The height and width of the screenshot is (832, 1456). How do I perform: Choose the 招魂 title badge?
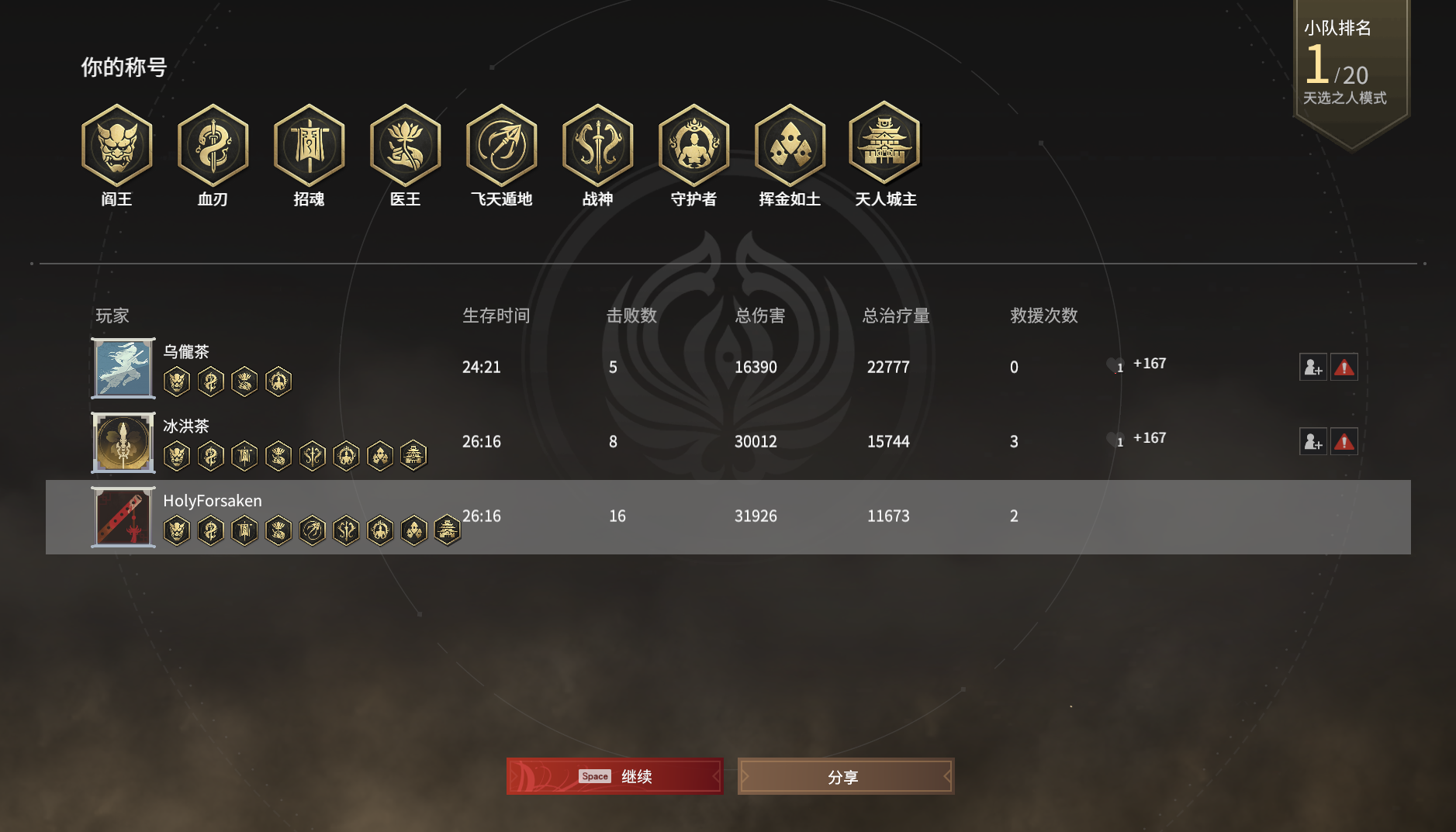coord(309,146)
